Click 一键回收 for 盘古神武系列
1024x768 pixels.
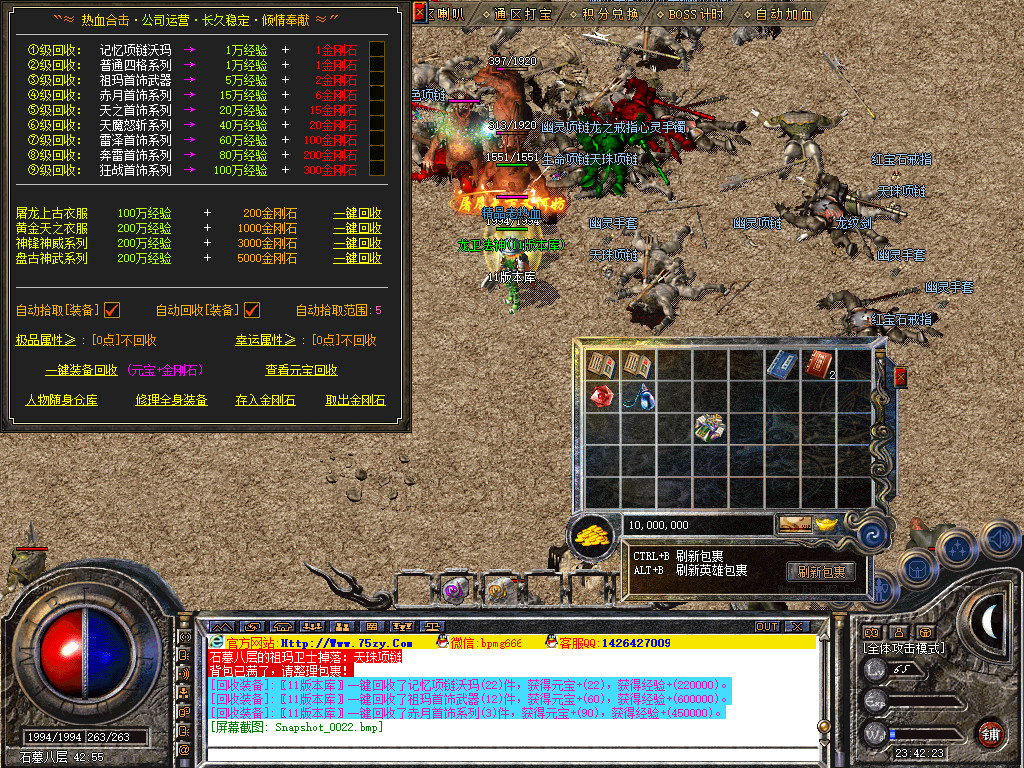coord(357,258)
